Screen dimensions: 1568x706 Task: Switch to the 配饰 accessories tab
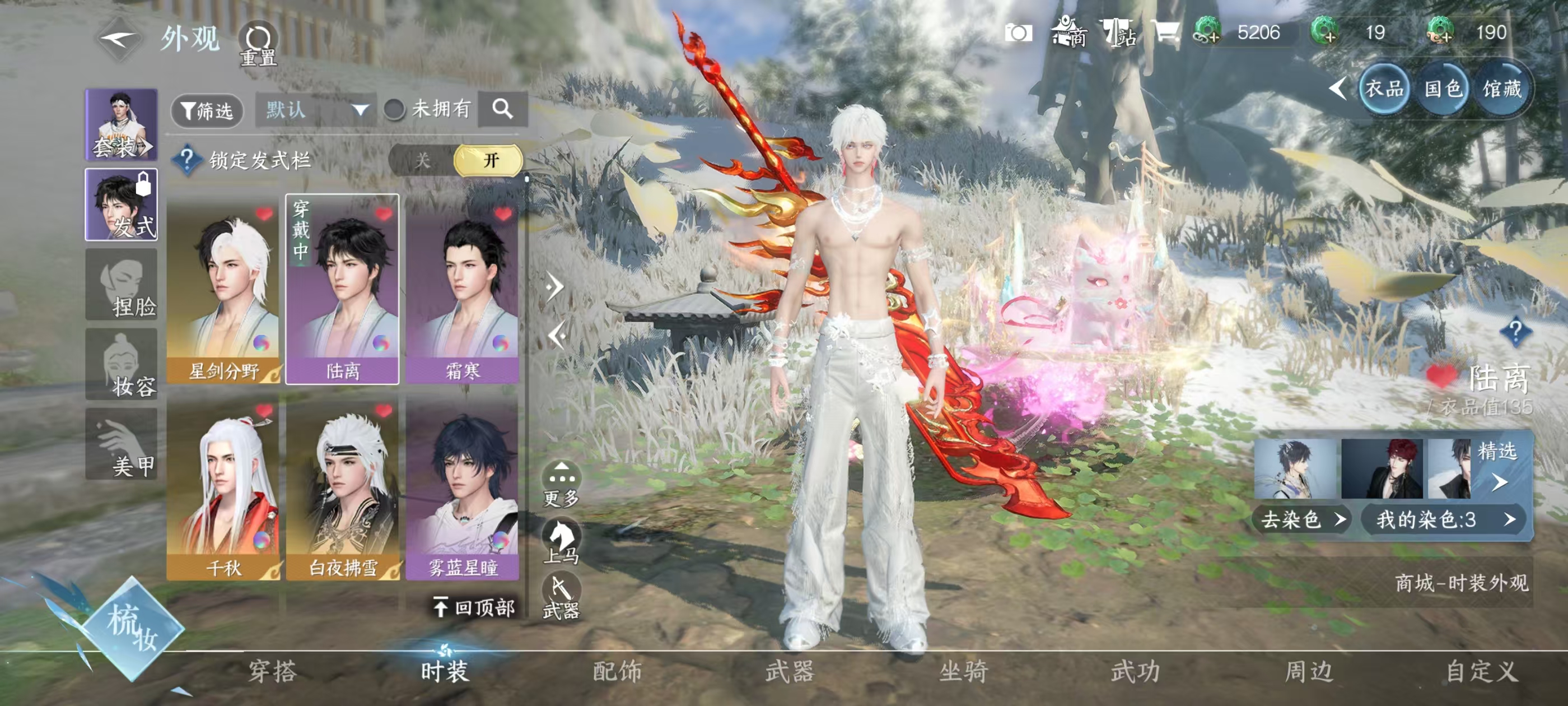coord(617,671)
